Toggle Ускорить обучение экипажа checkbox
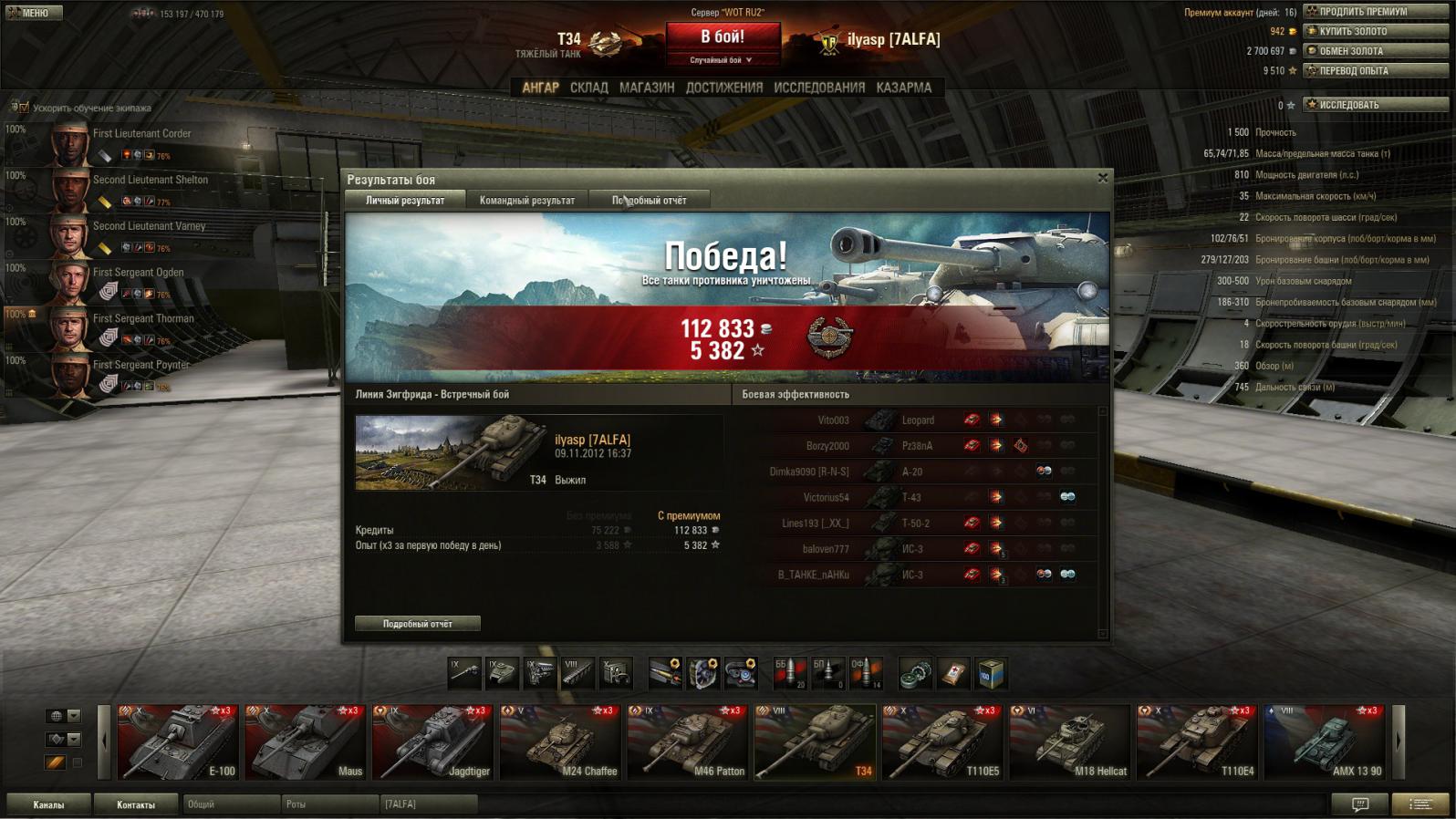The image size is (1456, 819). pos(25,108)
